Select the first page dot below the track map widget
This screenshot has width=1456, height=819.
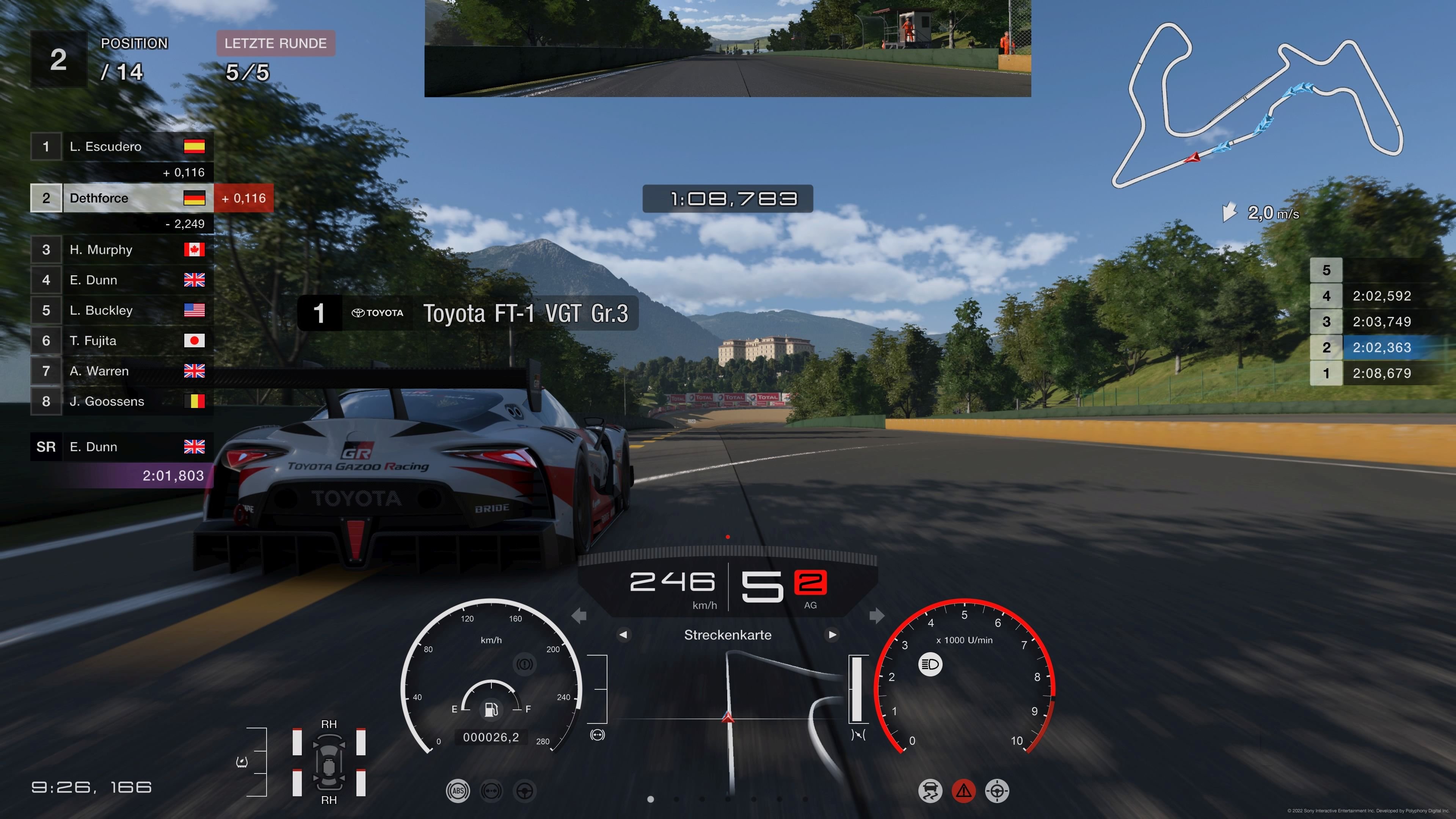[x=652, y=799]
